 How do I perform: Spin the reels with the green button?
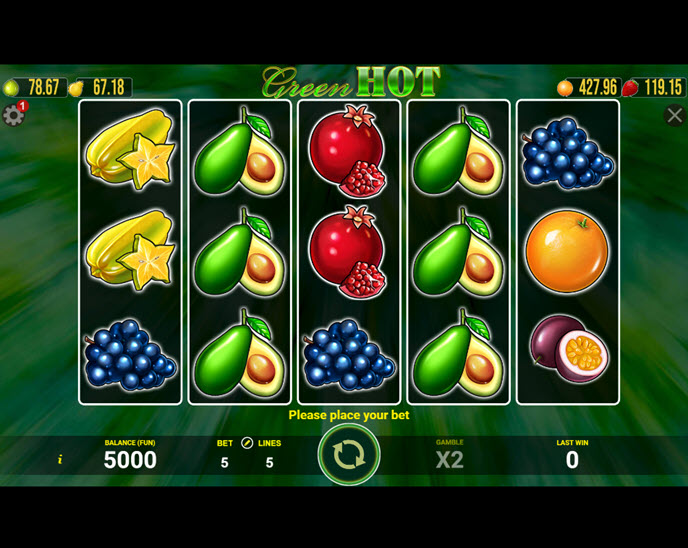tap(348, 455)
